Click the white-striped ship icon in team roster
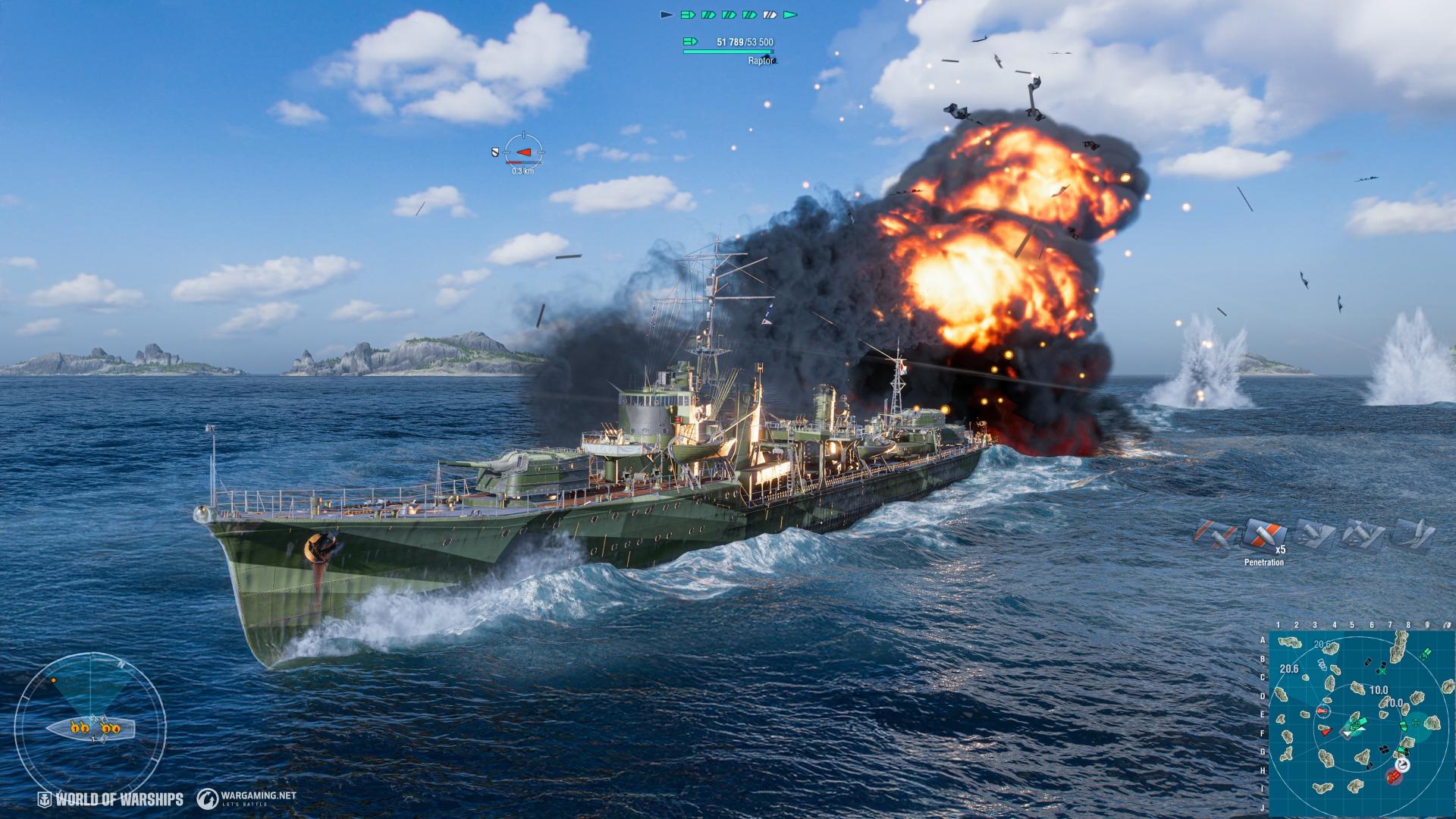1456x819 pixels. pyautogui.click(x=769, y=14)
